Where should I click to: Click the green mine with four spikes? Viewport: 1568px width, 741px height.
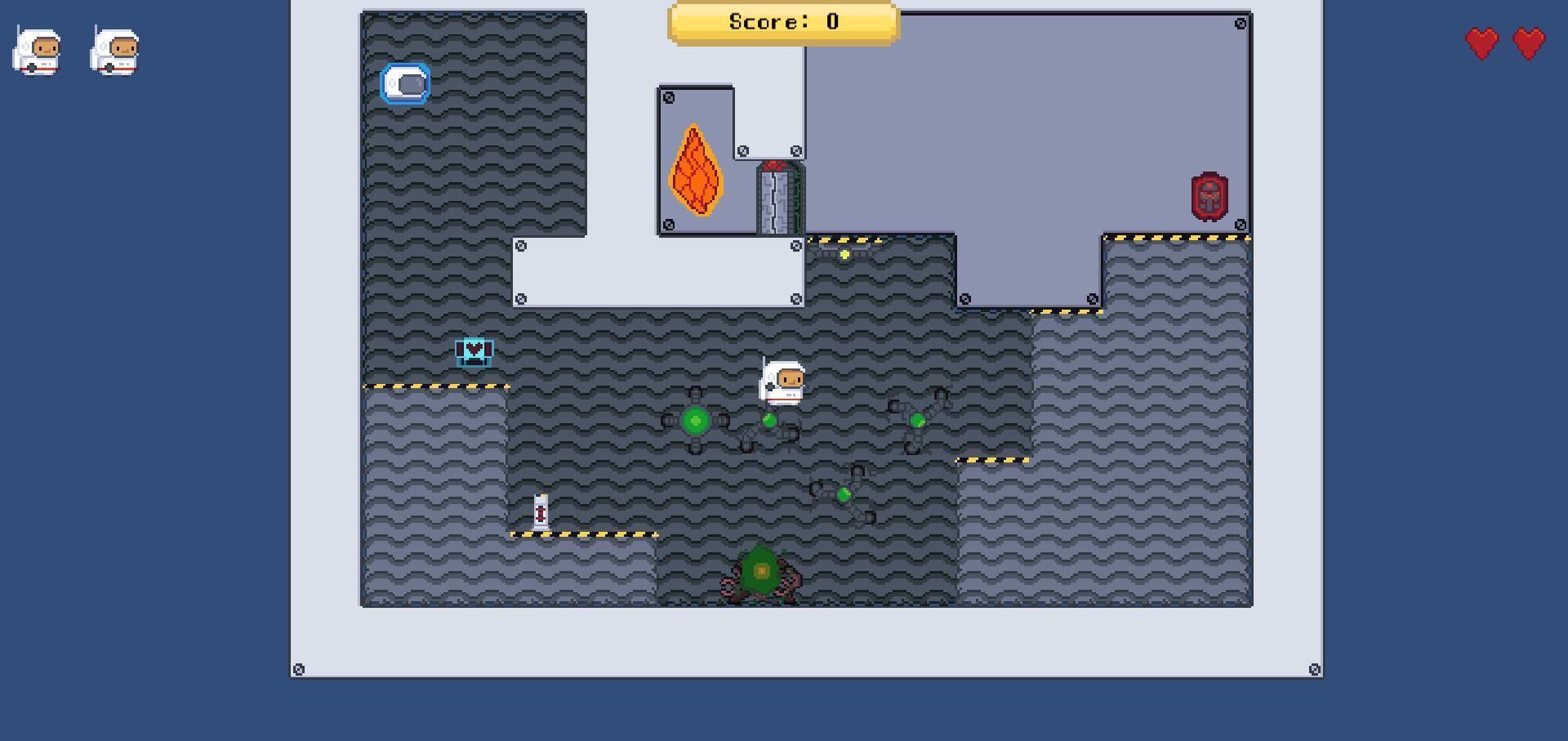695,420
